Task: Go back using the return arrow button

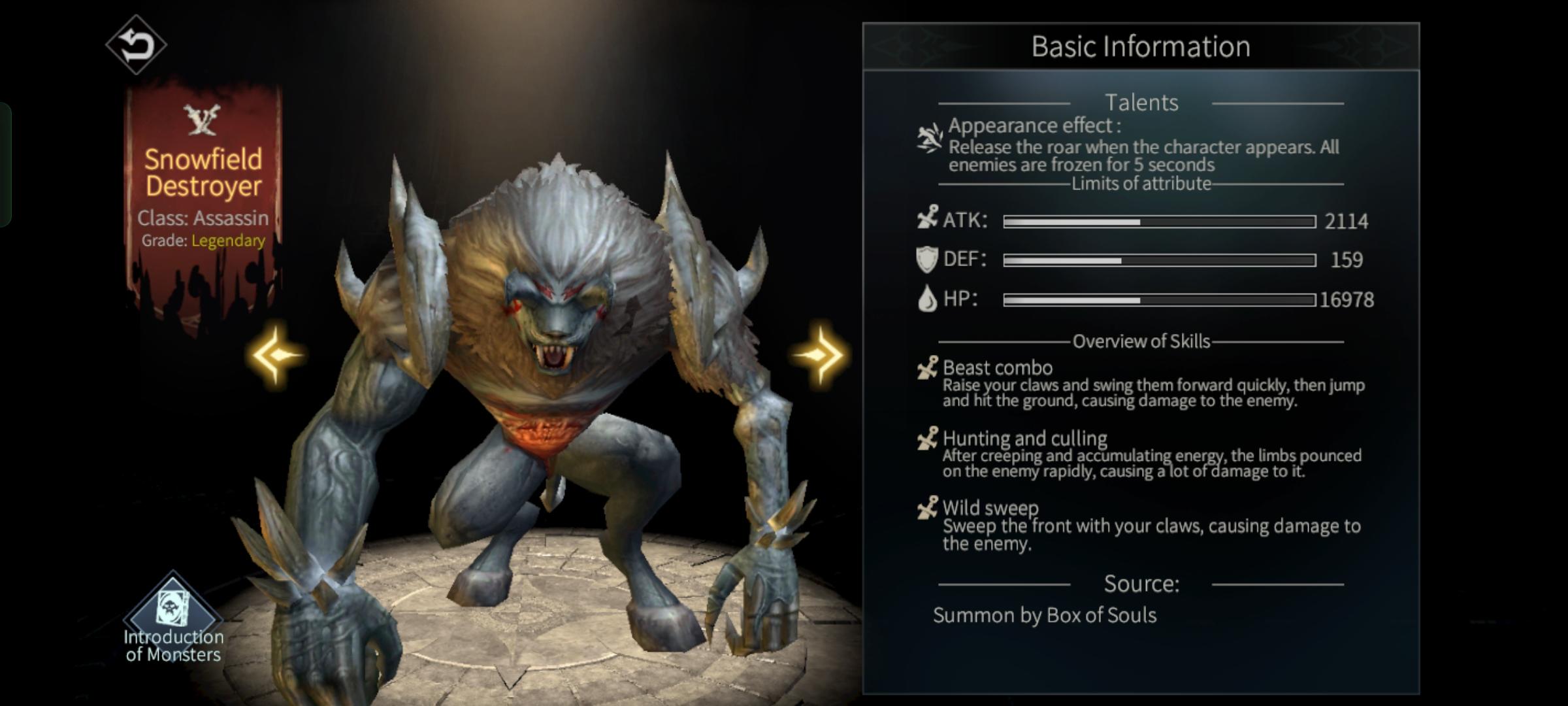Action: [x=136, y=44]
